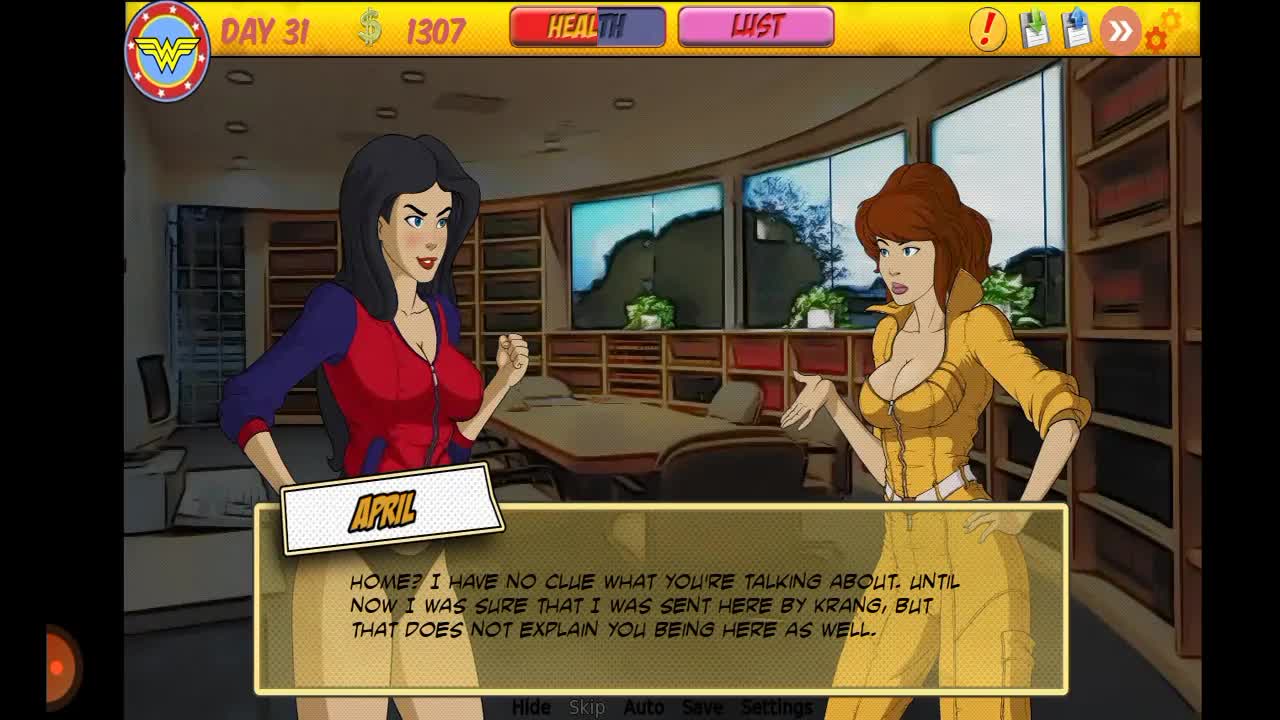This screenshot has width=1280, height=720.
Task: Click the exclamation mark quest icon
Action: click(x=987, y=30)
